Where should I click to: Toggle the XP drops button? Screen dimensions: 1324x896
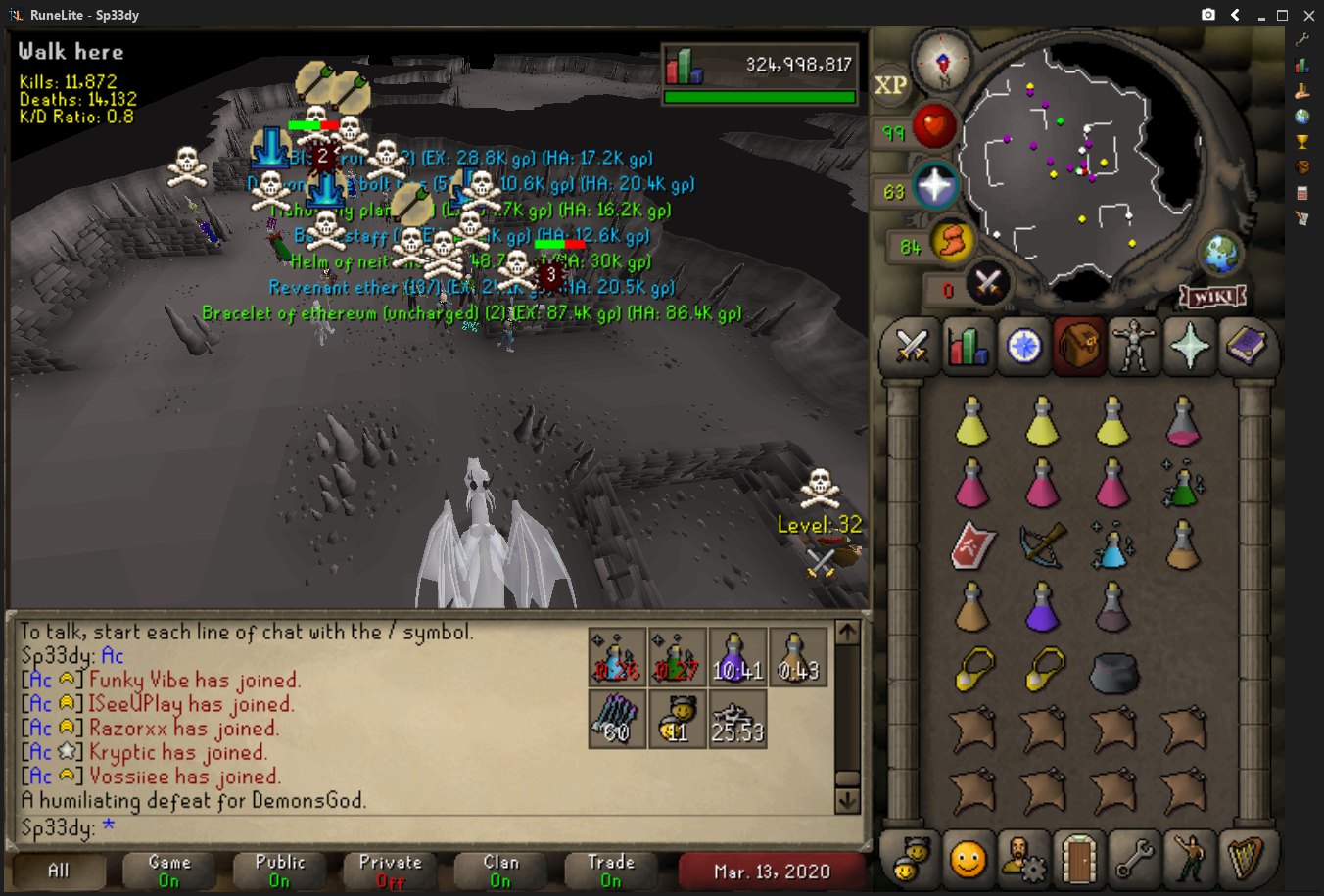[890, 85]
